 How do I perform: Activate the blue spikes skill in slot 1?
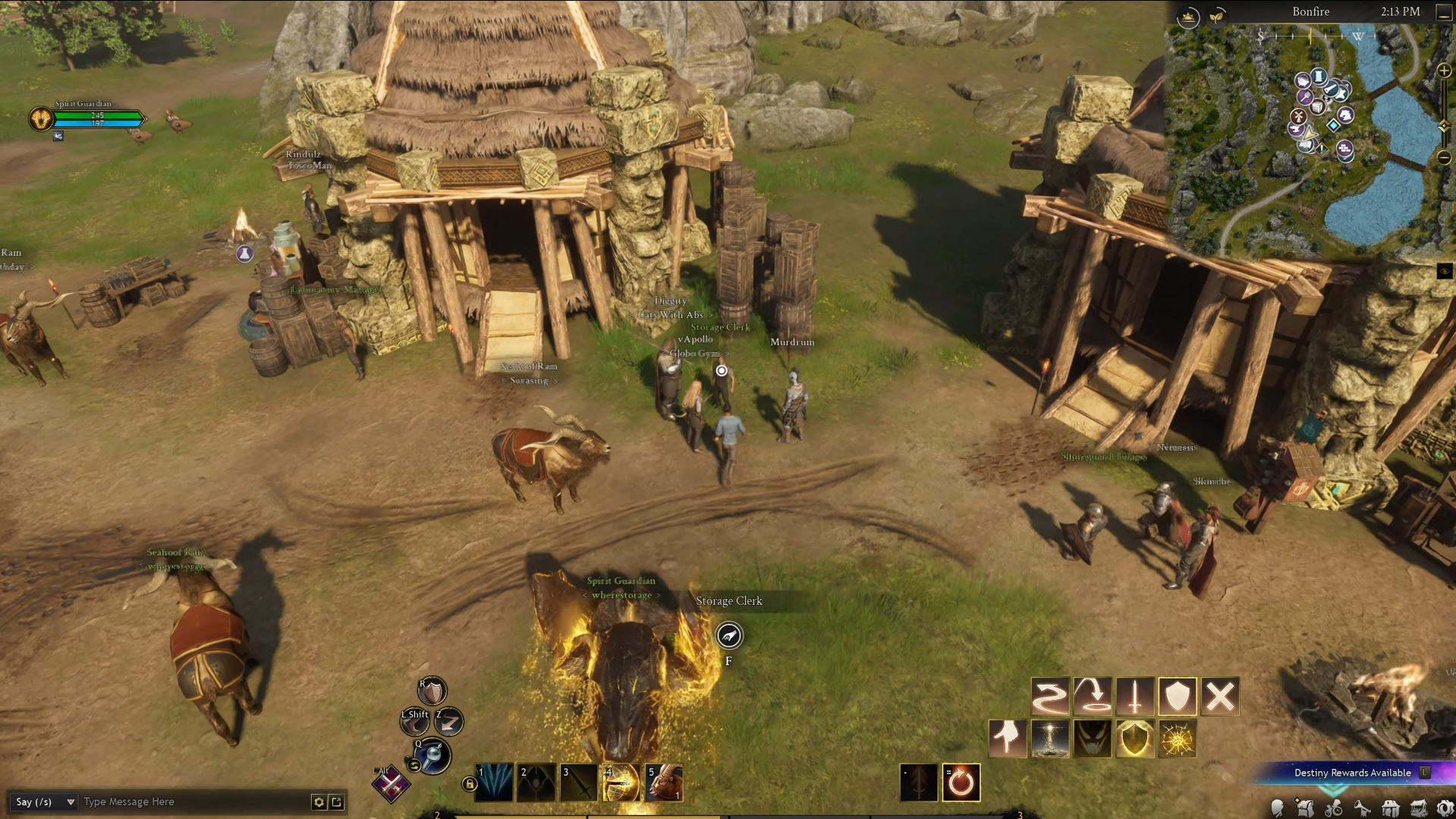493,783
